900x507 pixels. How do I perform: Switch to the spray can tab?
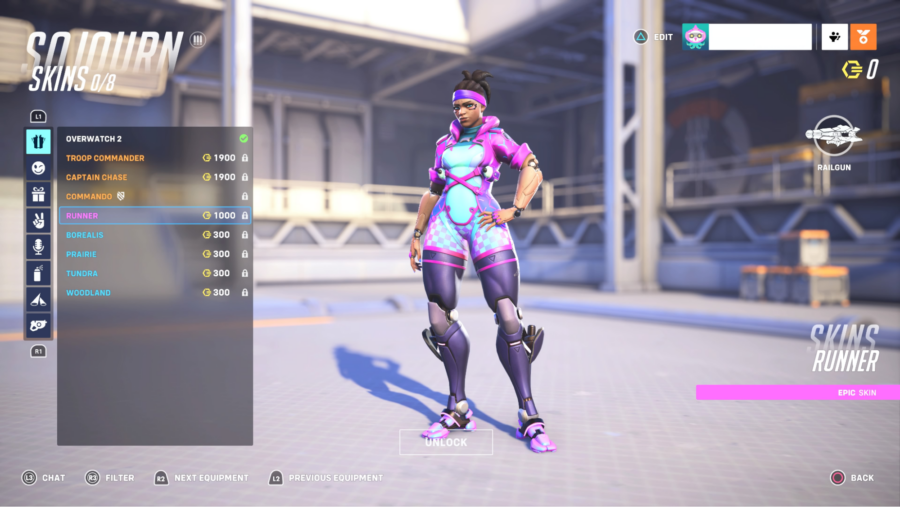click(38, 272)
